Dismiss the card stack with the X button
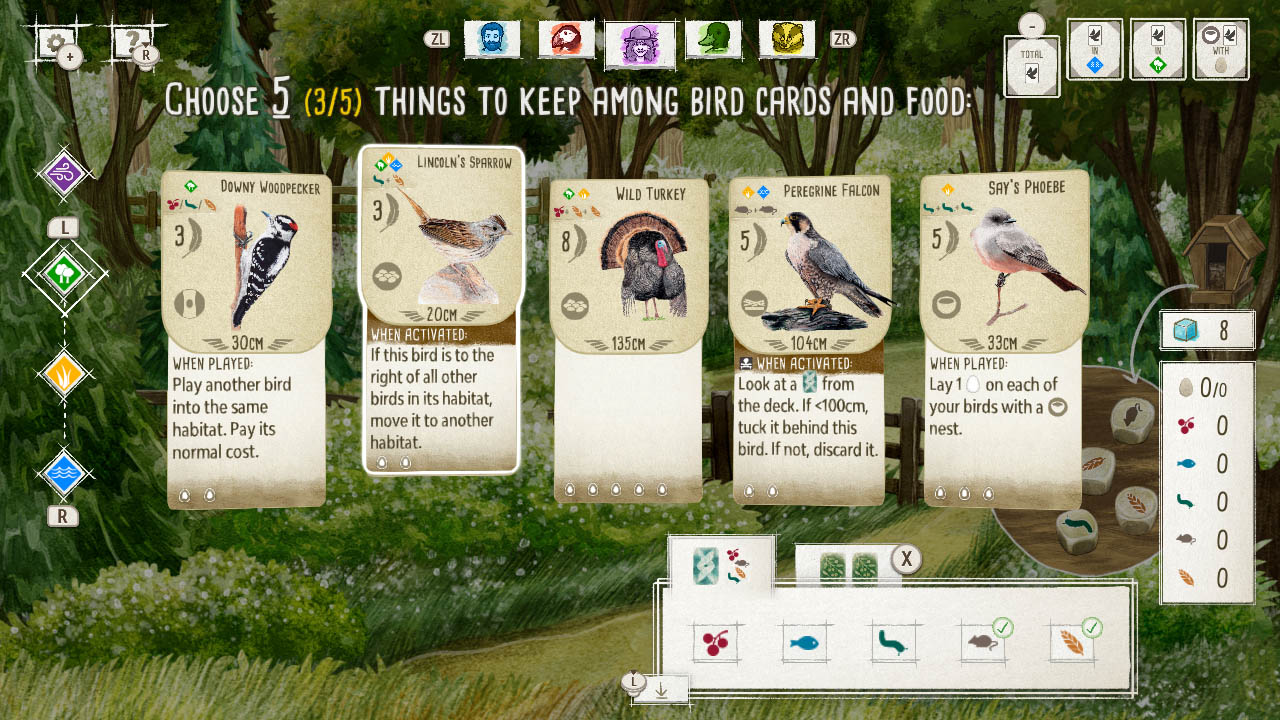Image resolution: width=1280 pixels, height=720 pixels. tap(907, 559)
